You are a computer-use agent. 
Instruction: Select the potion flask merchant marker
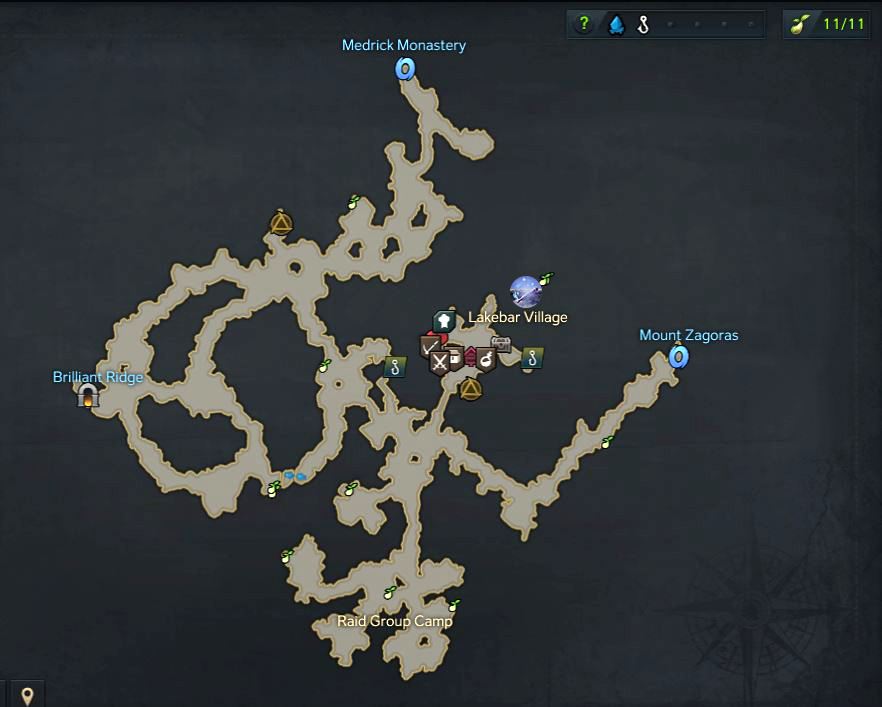click(486, 357)
